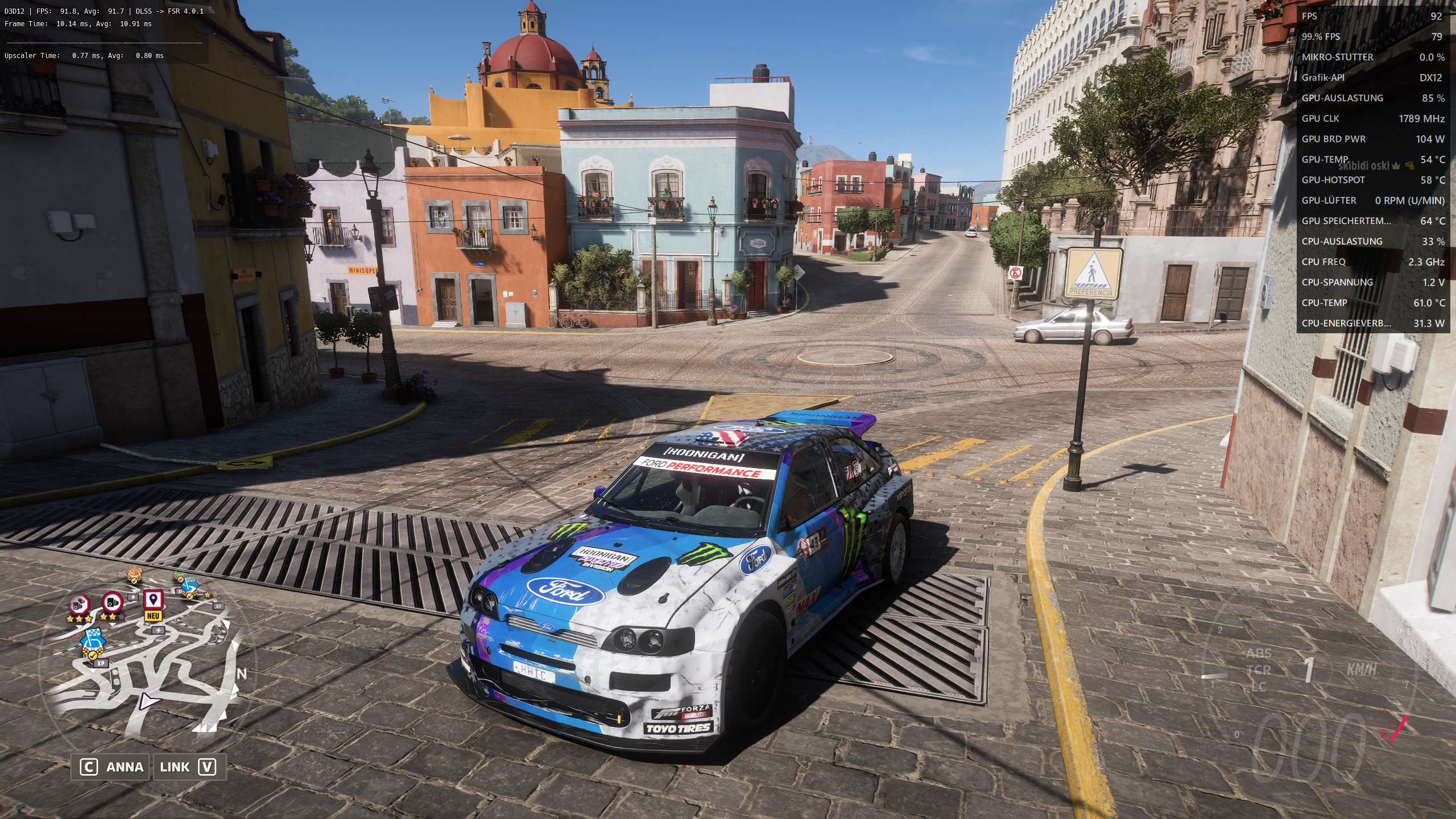Open the minimap in the corner
This screenshot has width=1456, height=819.
click(x=149, y=660)
